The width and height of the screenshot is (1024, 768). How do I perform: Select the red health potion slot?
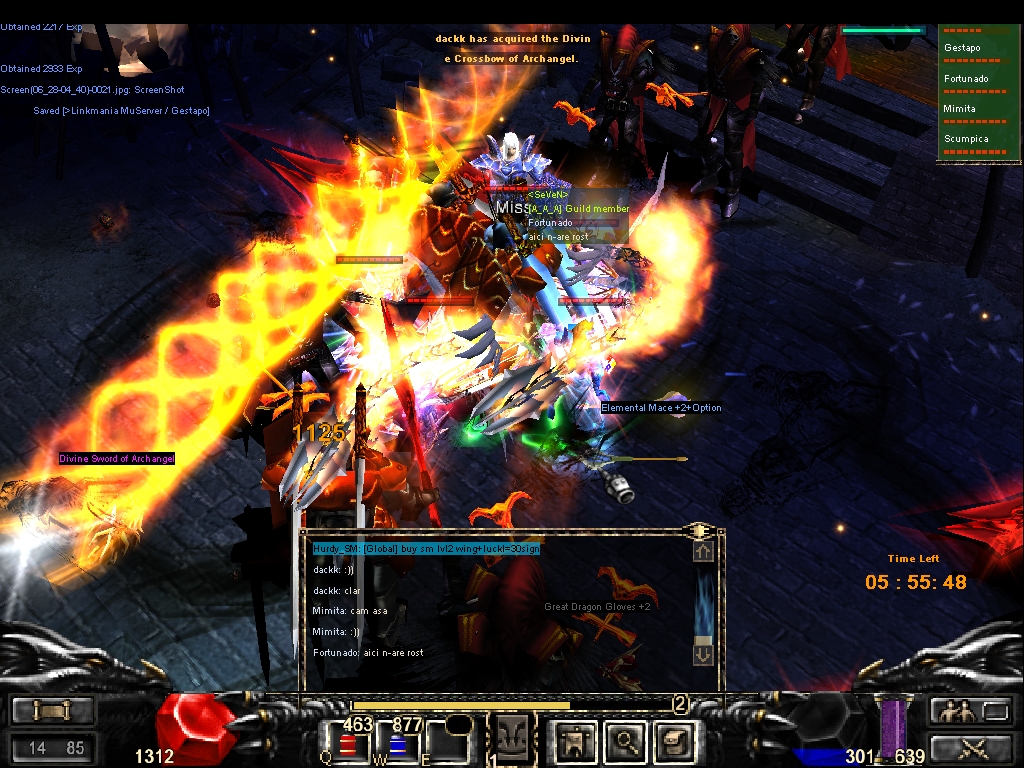(x=349, y=743)
